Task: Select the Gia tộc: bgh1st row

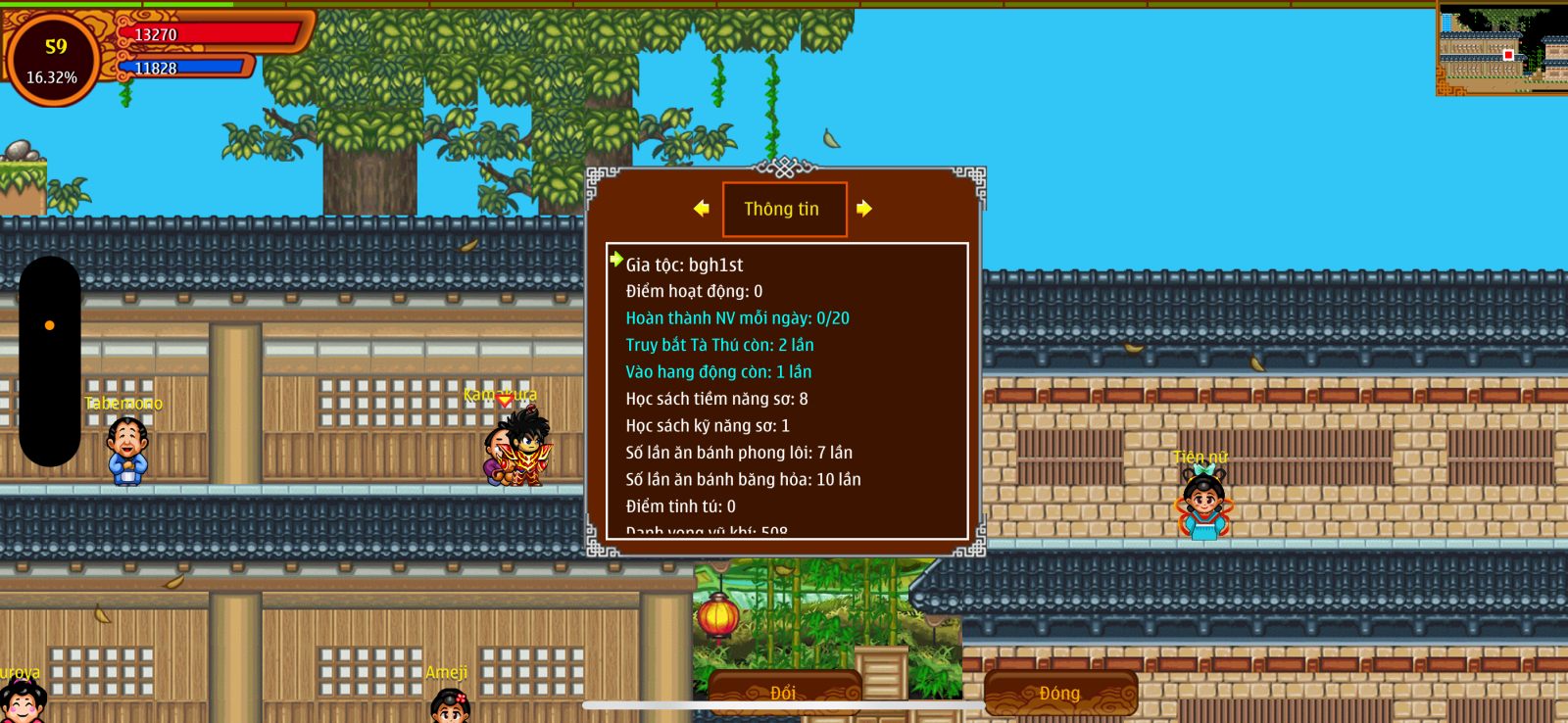Action: 684,265
